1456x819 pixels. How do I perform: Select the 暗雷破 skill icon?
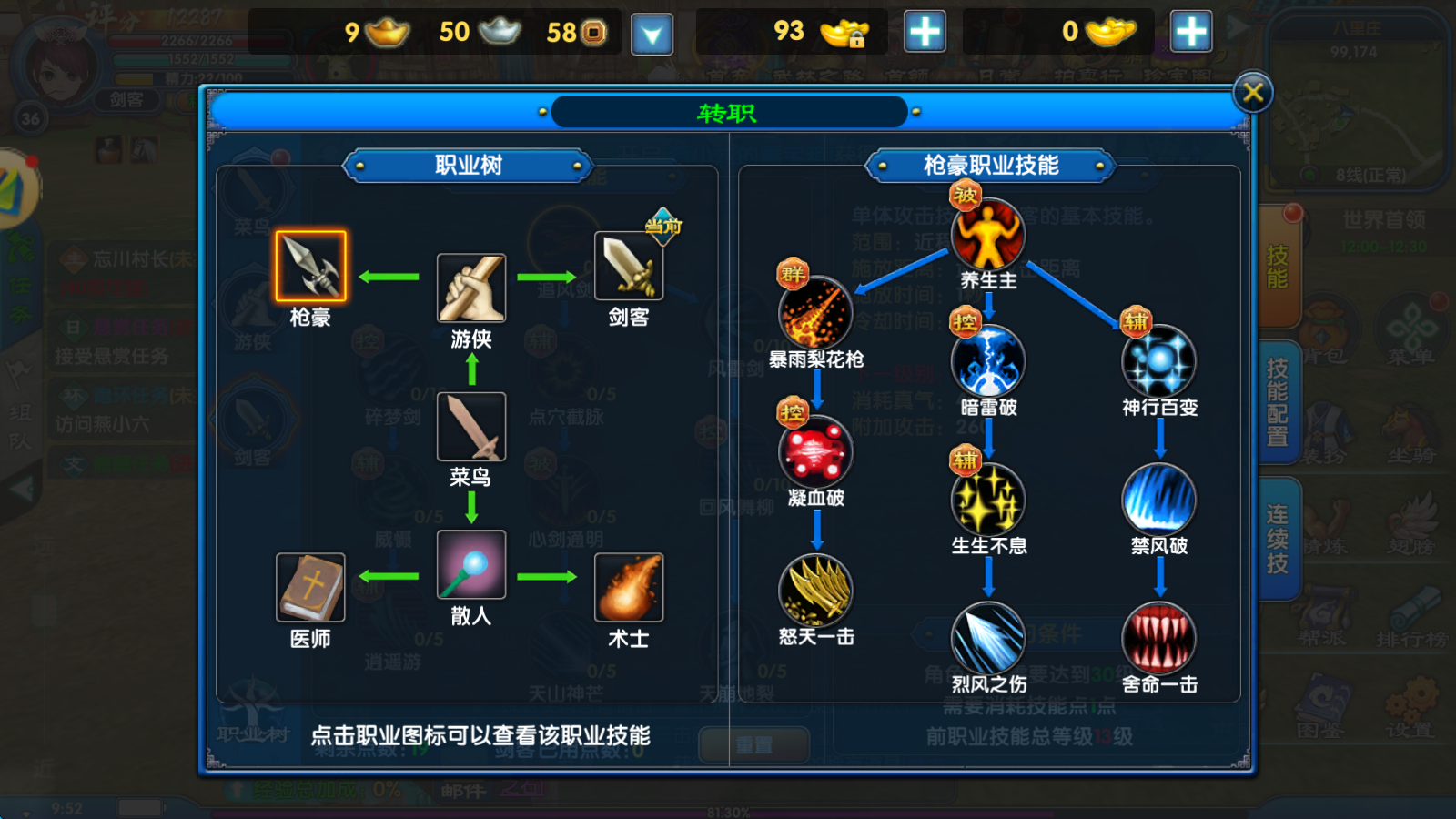986,362
